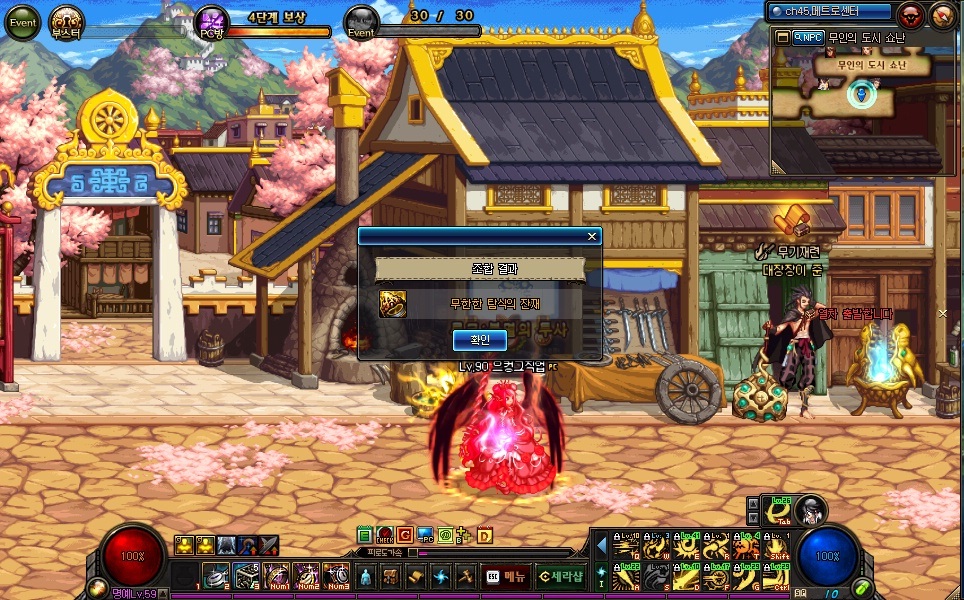Open the 세라샵 cash shop
Image resolution: width=964 pixels, height=600 pixels.
tap(560, 576)
